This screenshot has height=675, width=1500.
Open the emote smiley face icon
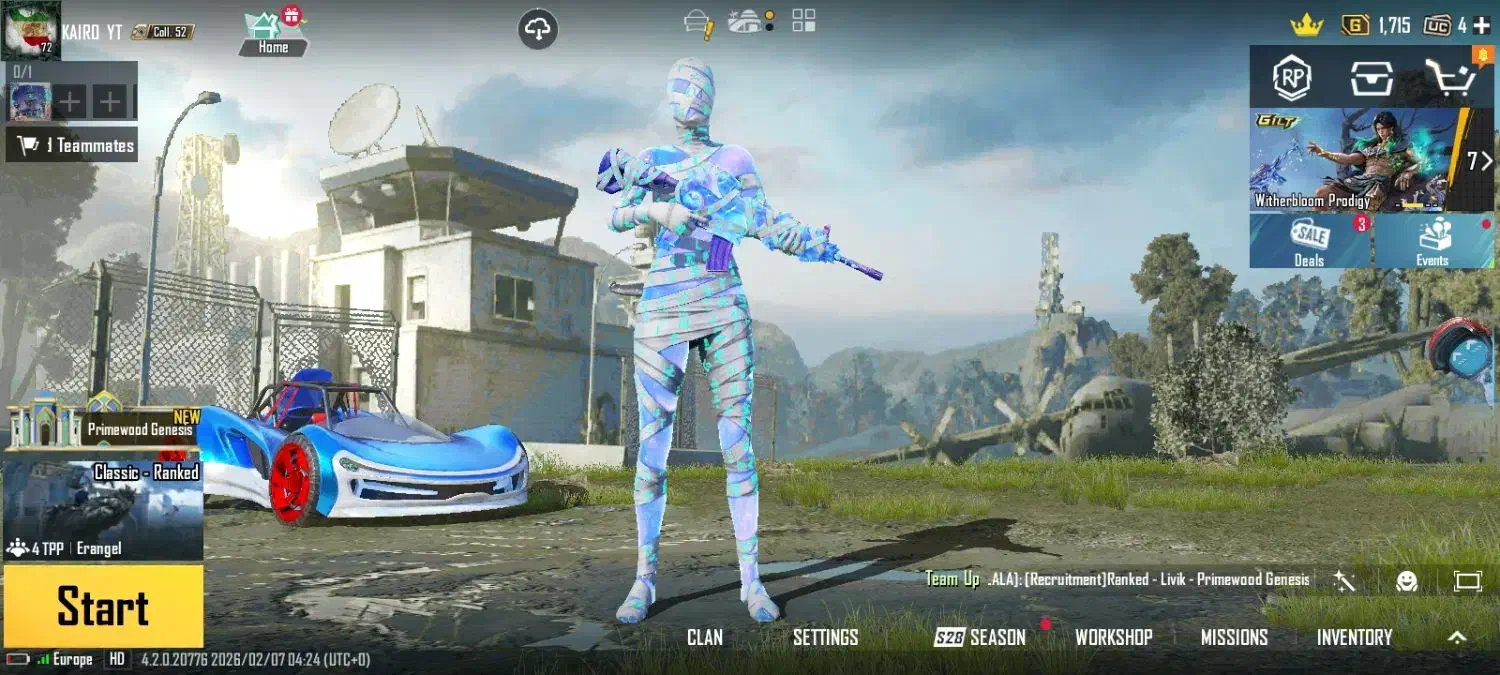pos(1407,581)
